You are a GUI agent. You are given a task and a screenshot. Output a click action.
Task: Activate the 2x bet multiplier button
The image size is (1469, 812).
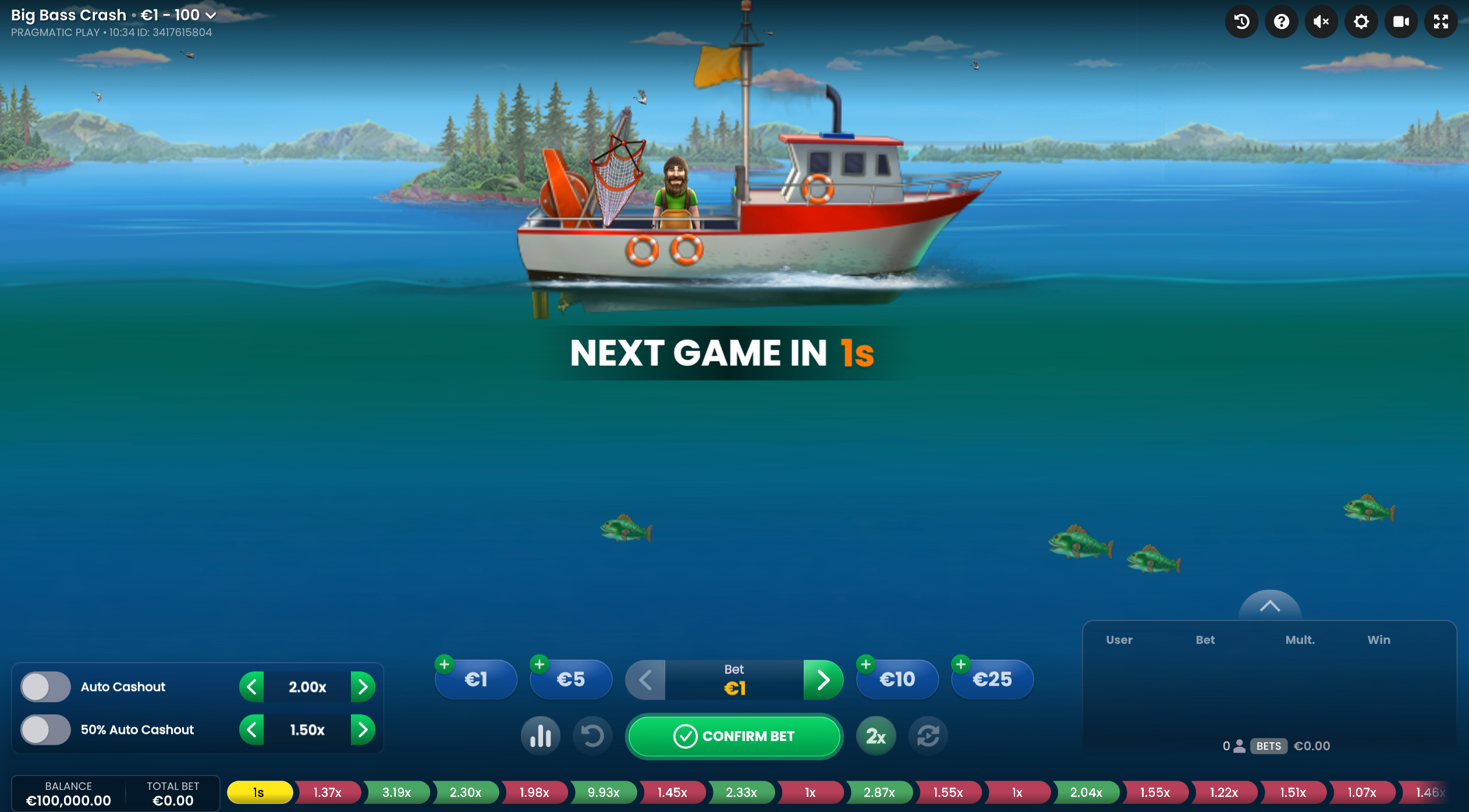(x=876, y=735)
